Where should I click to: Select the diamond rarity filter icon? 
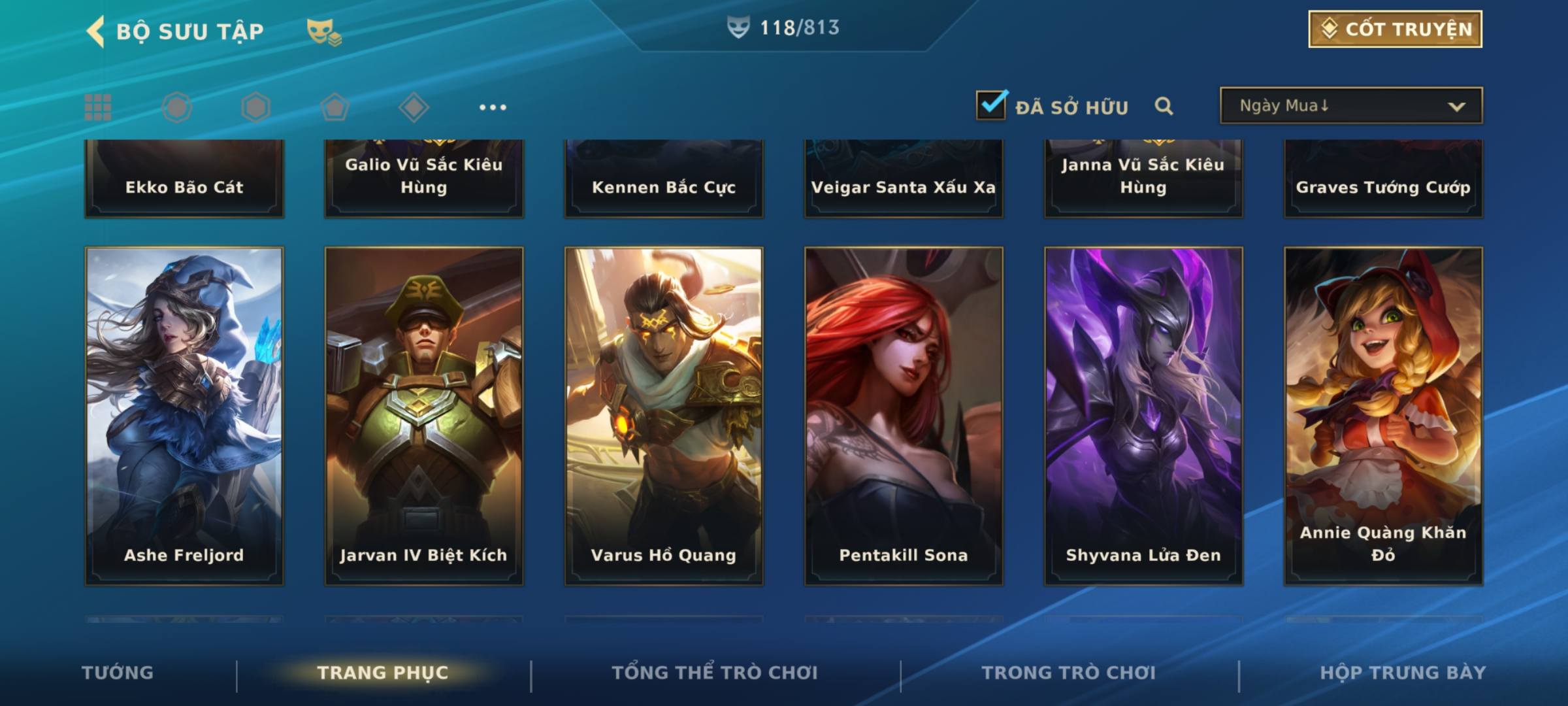click(414, 107)
